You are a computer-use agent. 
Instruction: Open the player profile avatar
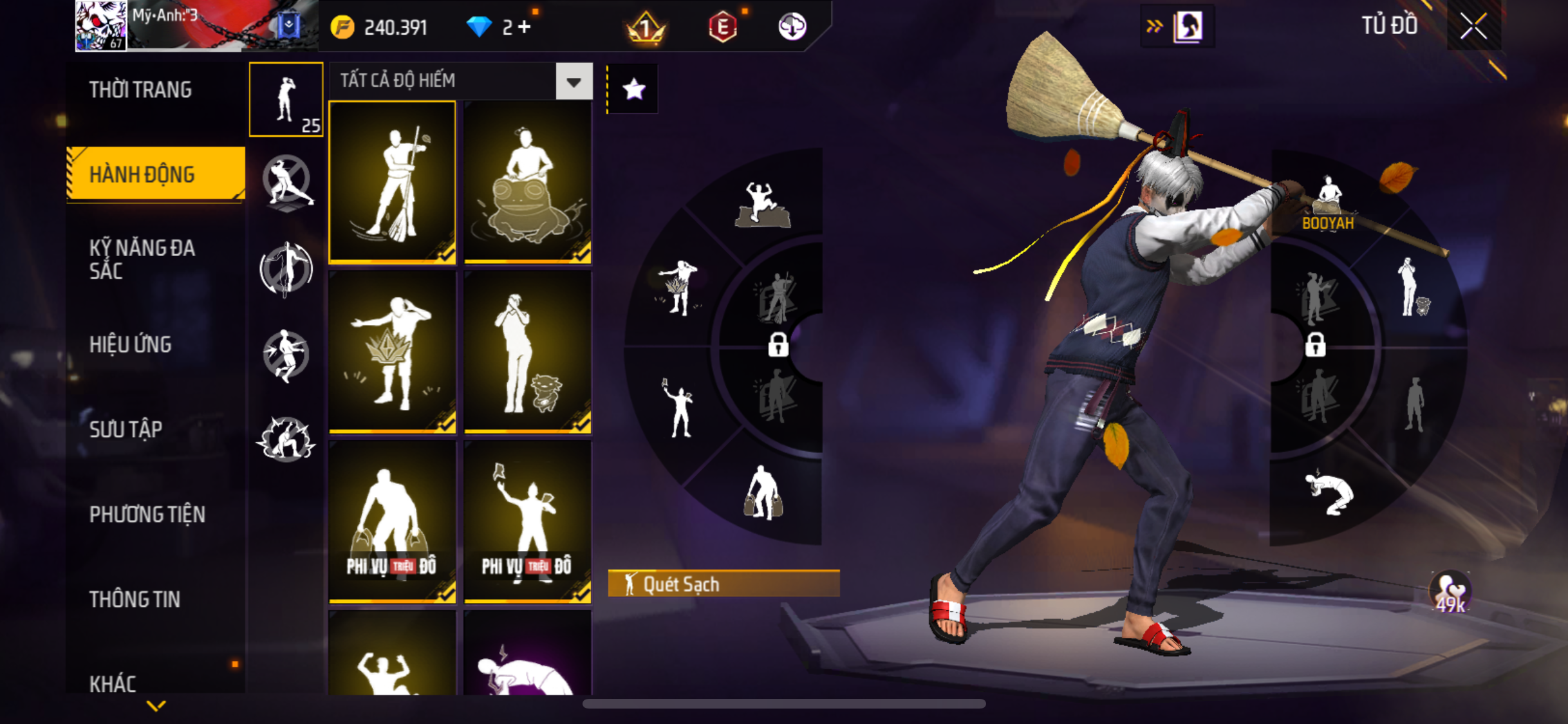click(x=101, y=26)
